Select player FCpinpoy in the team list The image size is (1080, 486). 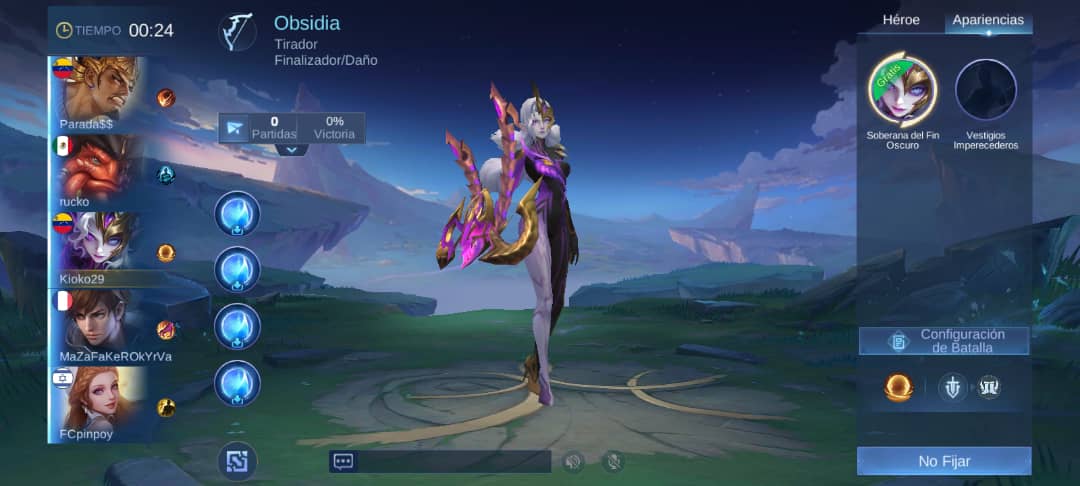pos(98,403)
